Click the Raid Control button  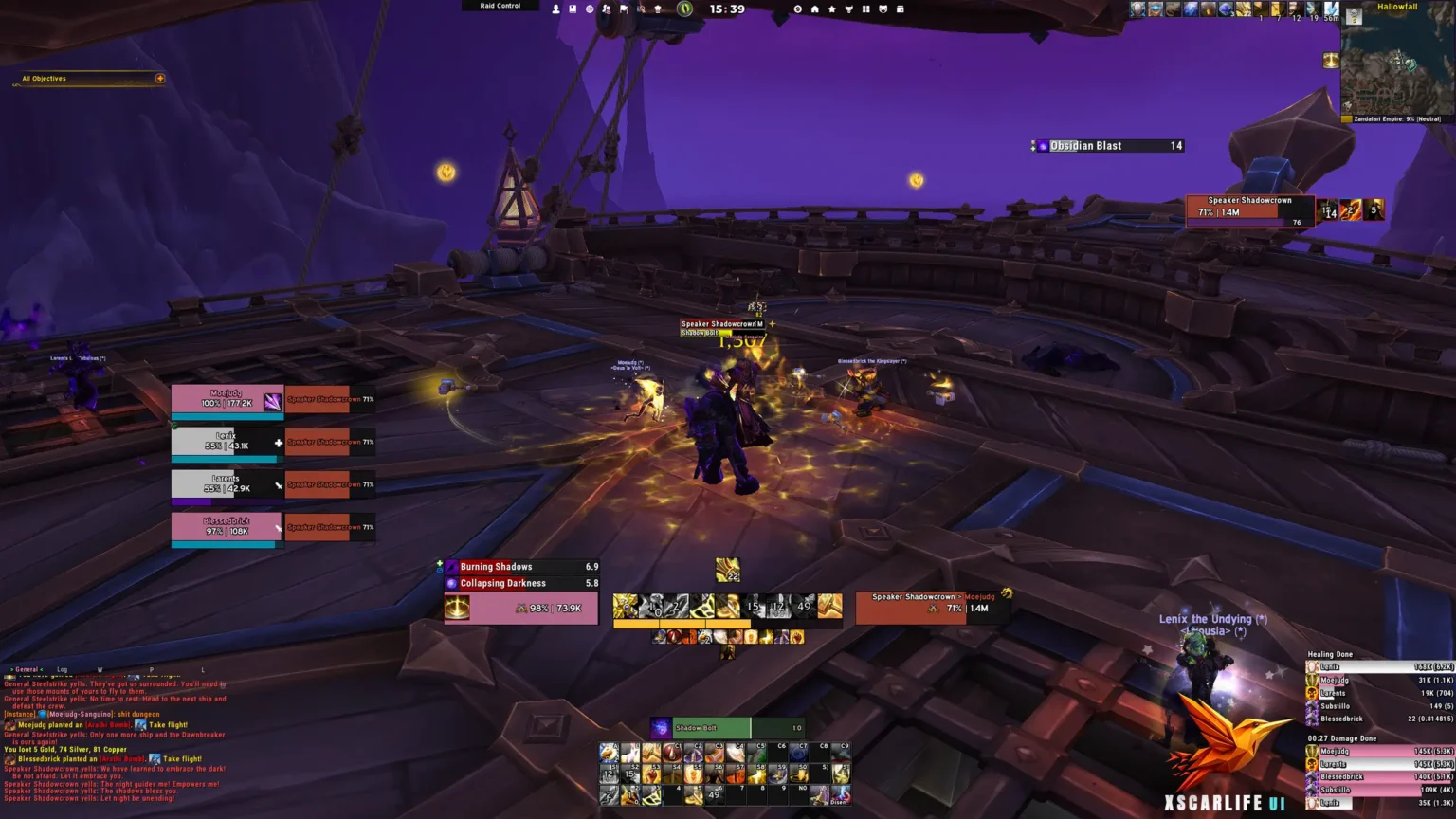click(500, 6)
